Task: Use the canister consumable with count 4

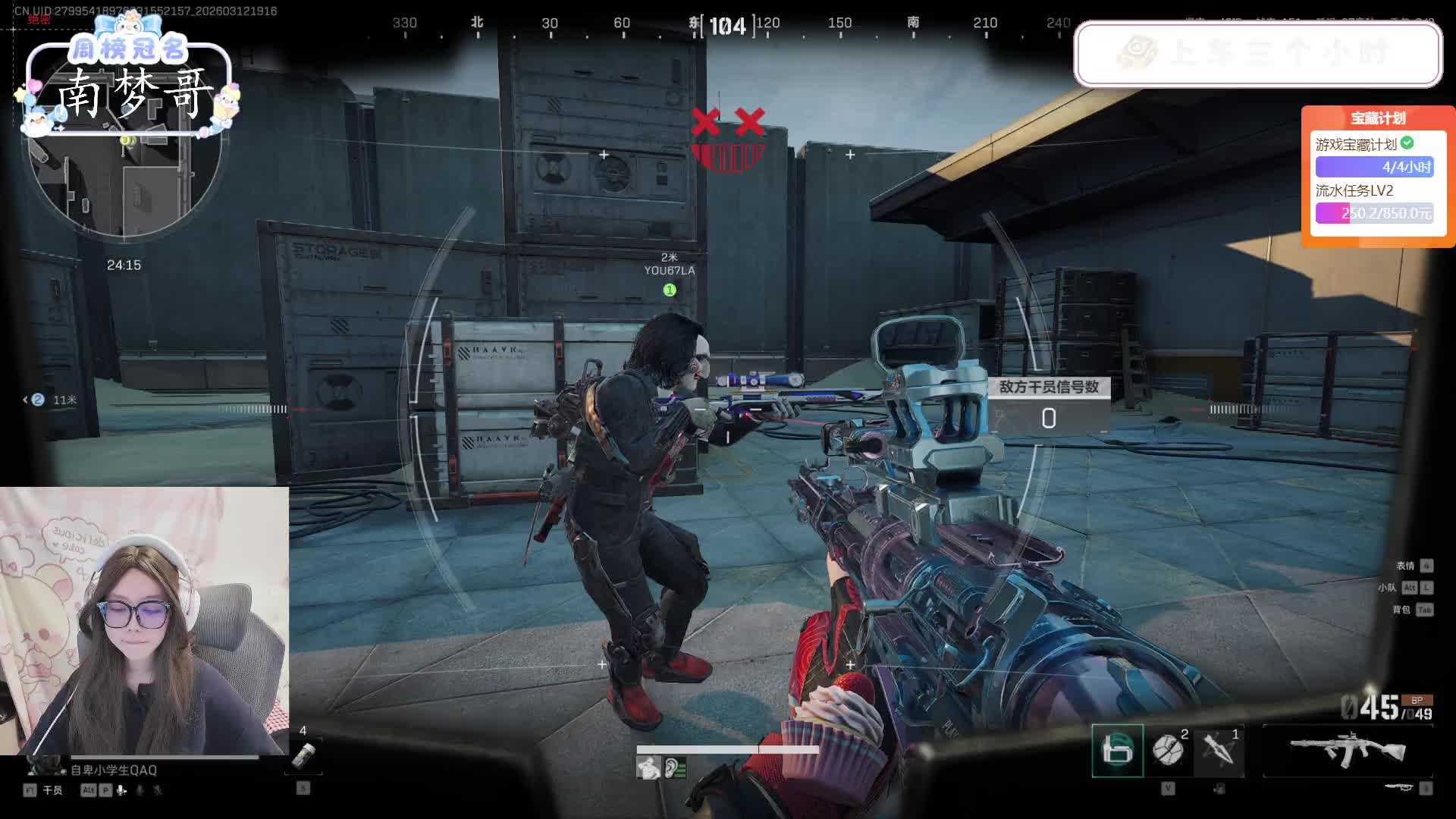Action: 303,755
